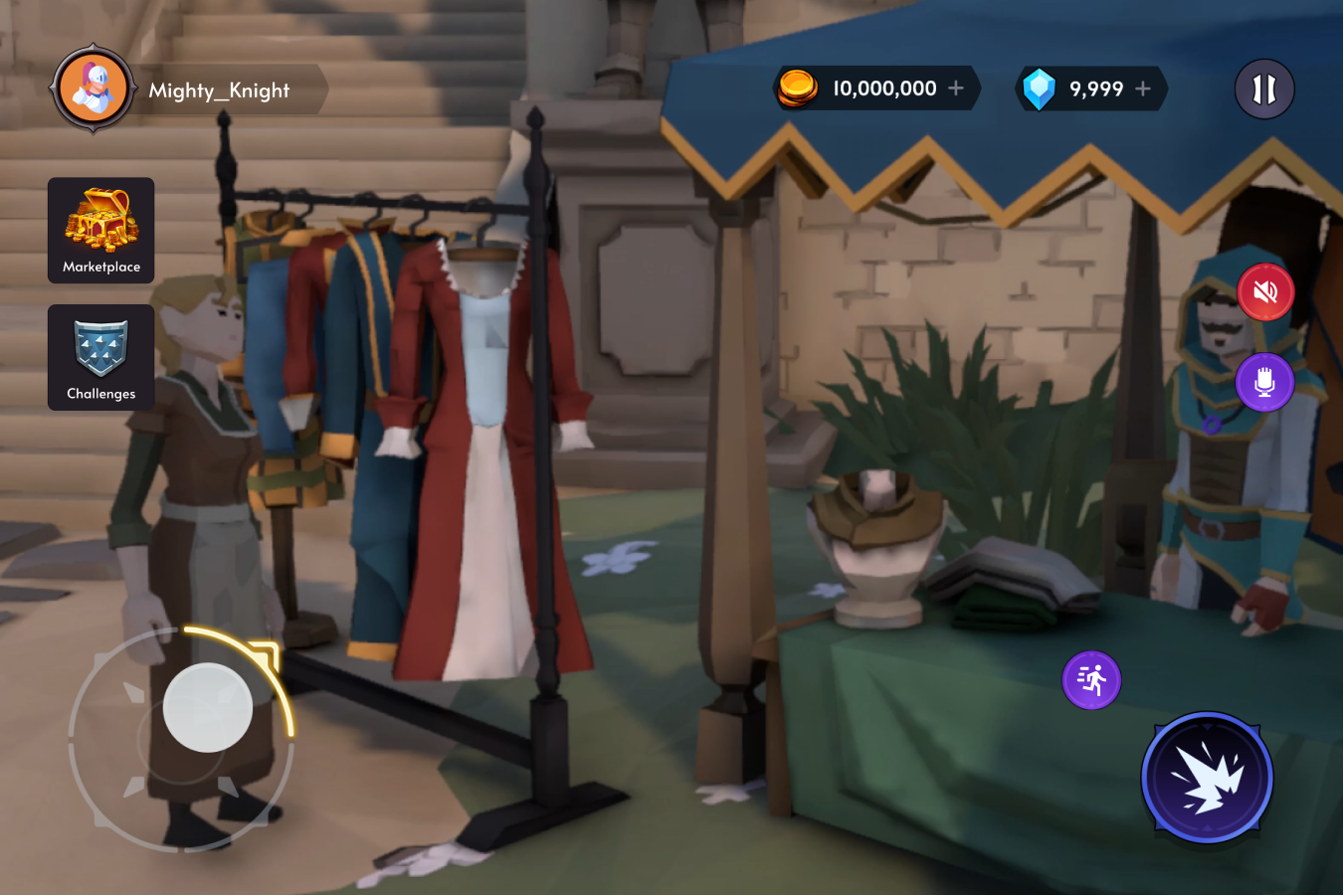Open the Challenges menu

100,357
